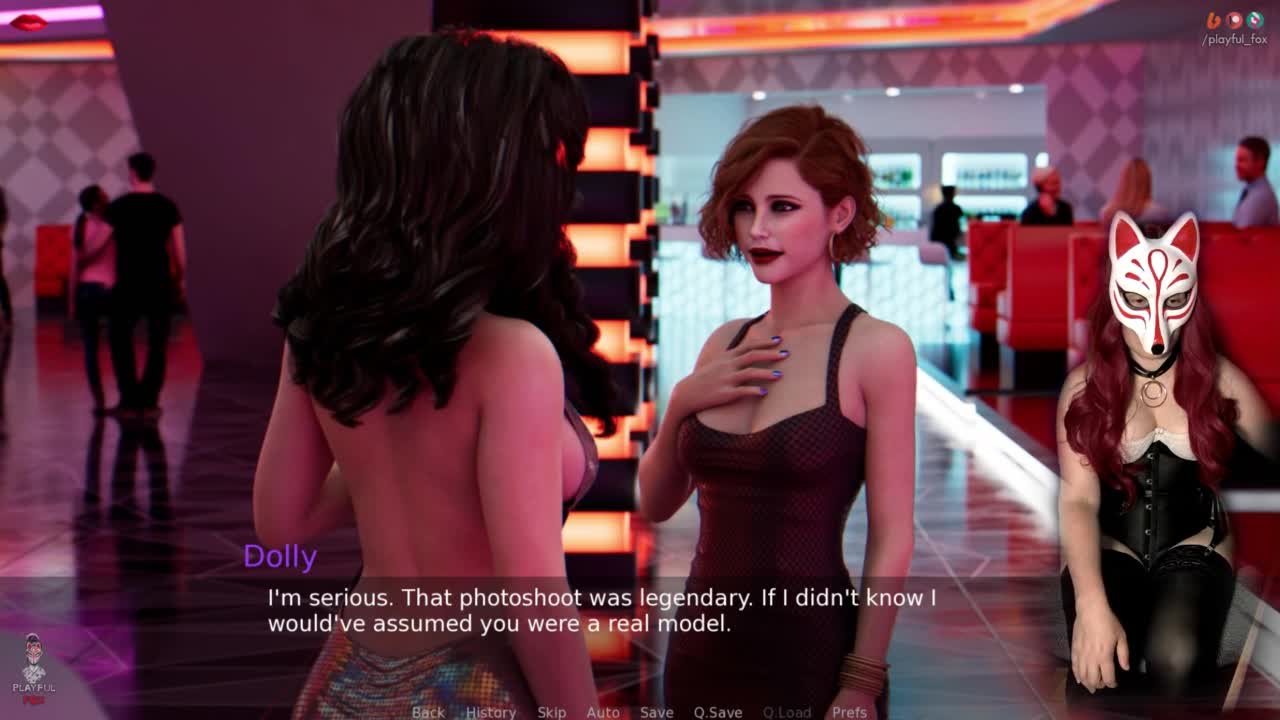
Task: Open the dialogue History log
Action: coord(491,712)
